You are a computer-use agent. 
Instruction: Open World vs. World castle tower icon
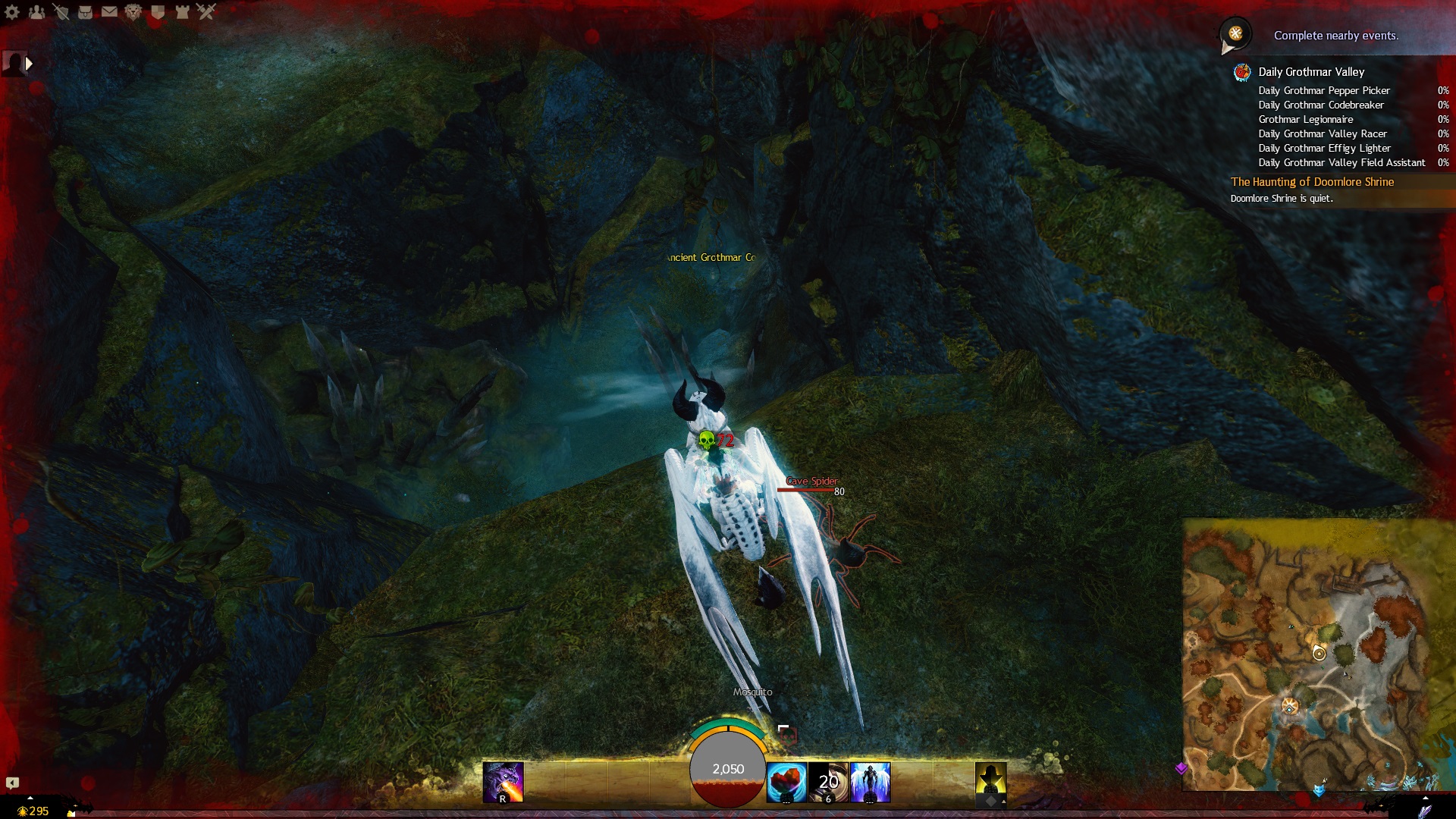pyautogui.click(x=182, y=11)
